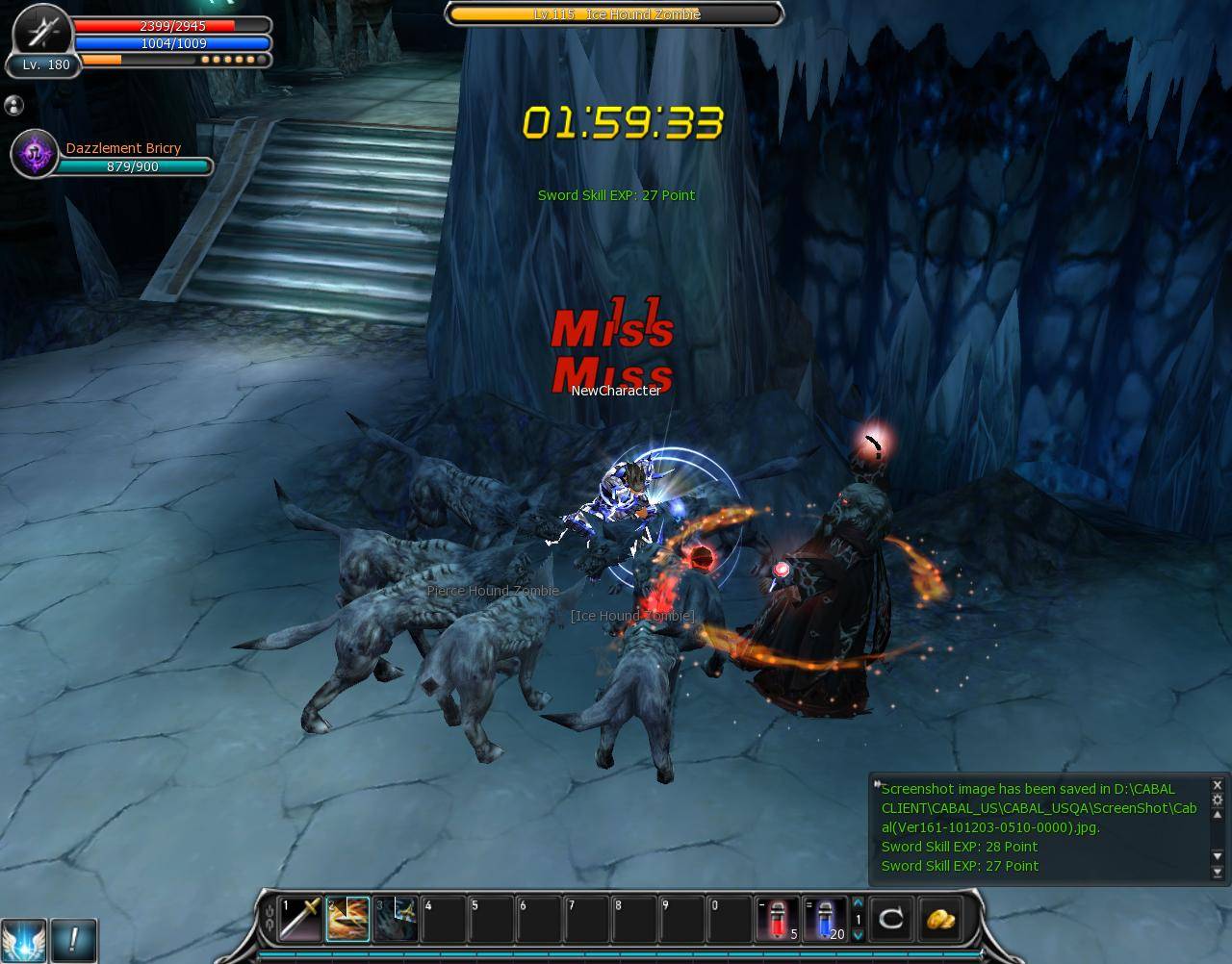The image size is (1232, 964).
Task: Click the character class portrait icon
Action: 42,33
